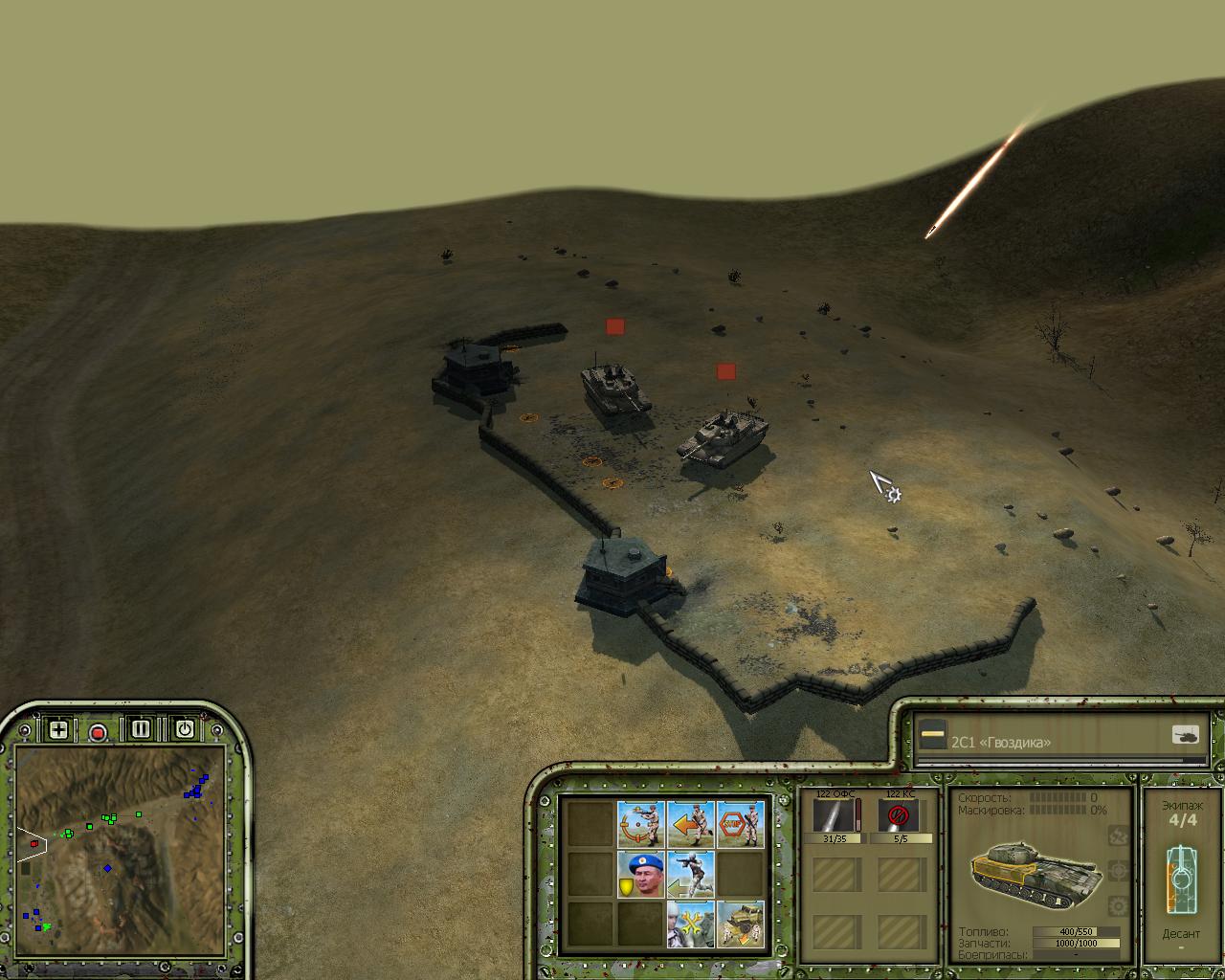Activate the STOP command icon
Screen dimensions: 1225x980
click(740, 824)
